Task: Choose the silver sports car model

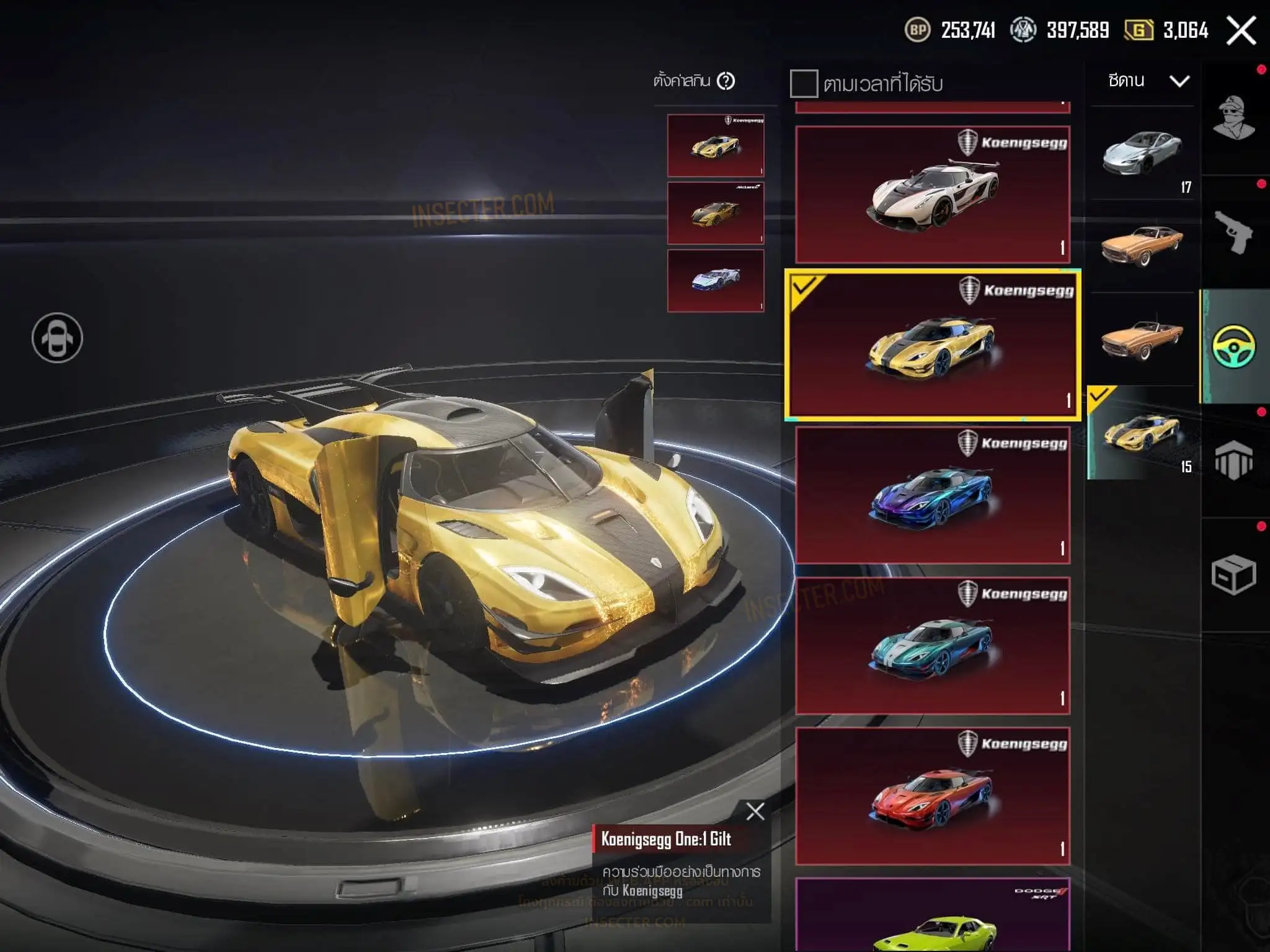Action: point(1142,153)
